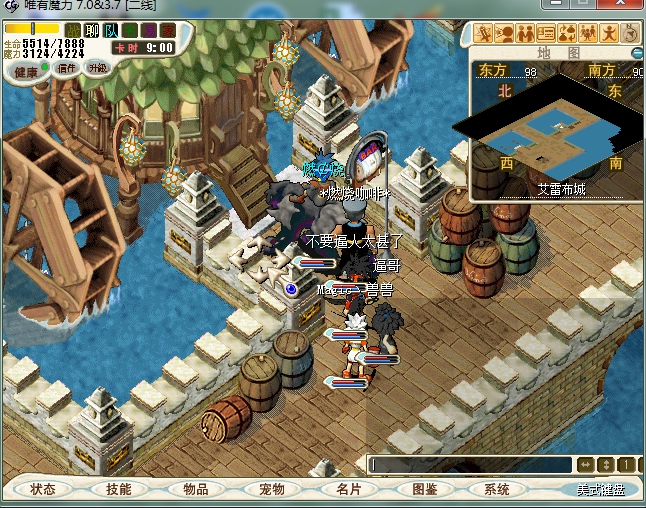The height and width of the screenshot is (508, 646).
Task: Open the 技能 skills menu
Action: pos(119,489)
